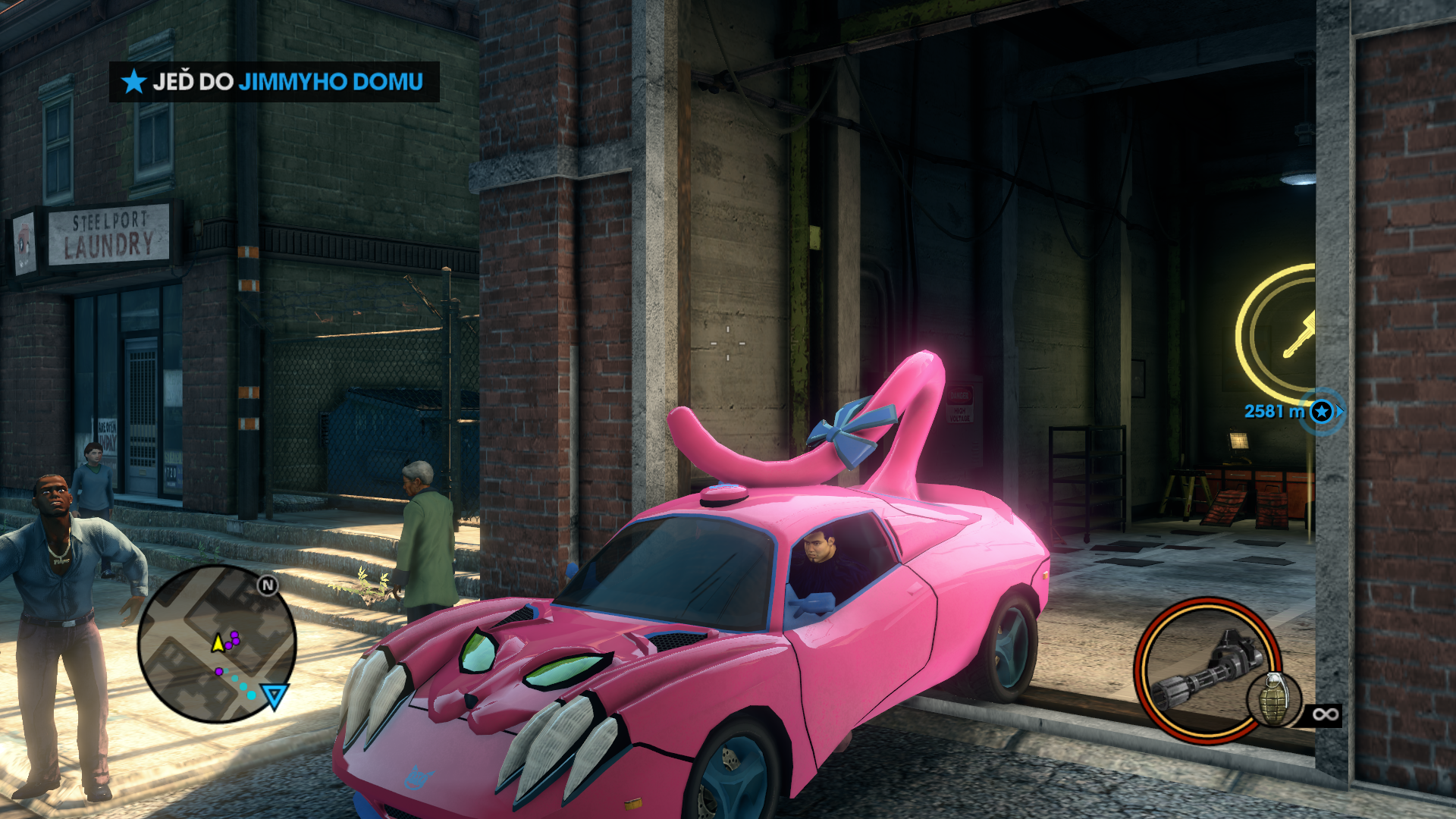Select the grenade icon
The height and width of the screenshot is (819, 1456).
[x=1273, y=699]
